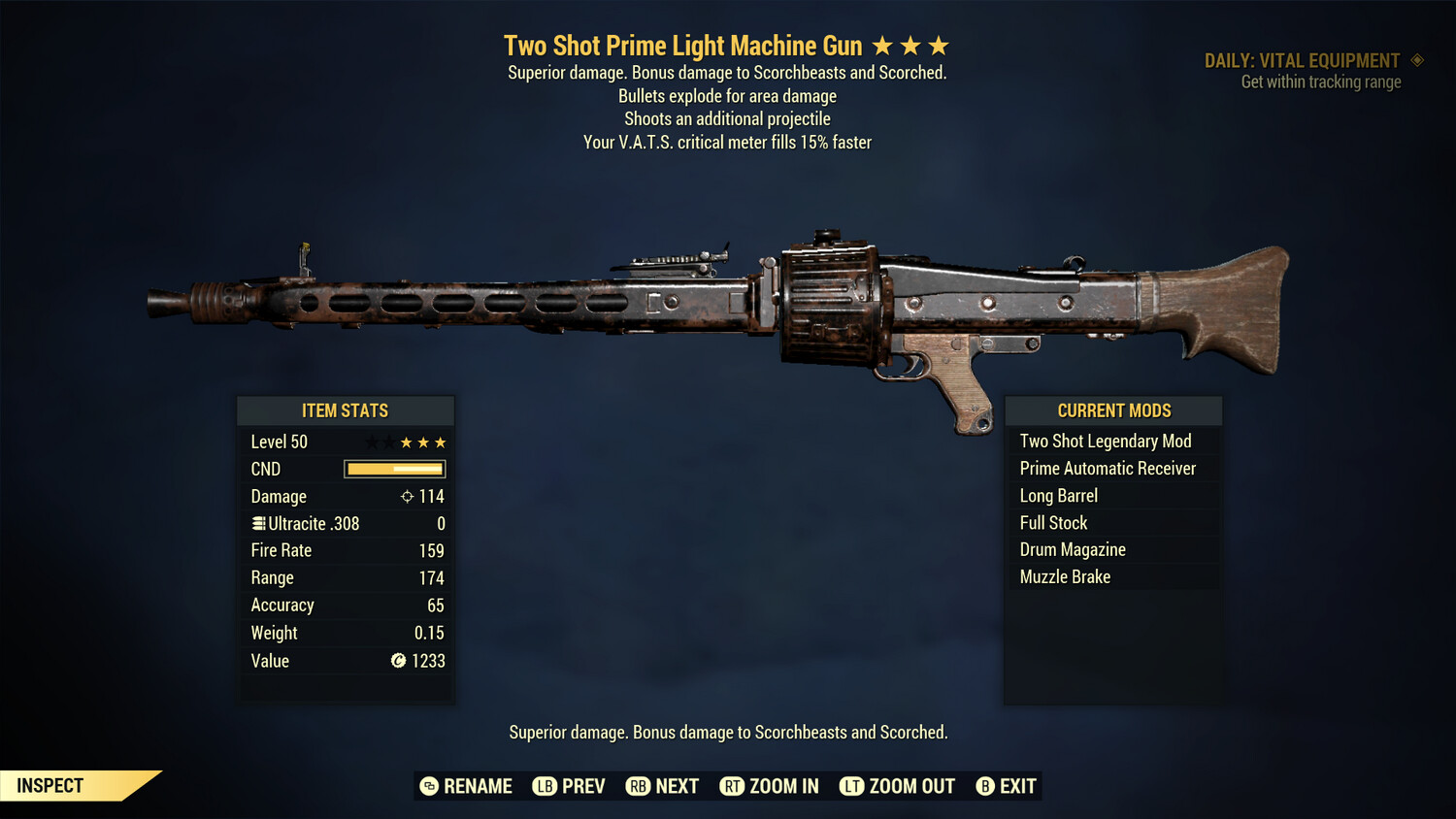Select the third star in Level row
The width and height of the screenshot is (1456, 819).
tap(406, 442)
